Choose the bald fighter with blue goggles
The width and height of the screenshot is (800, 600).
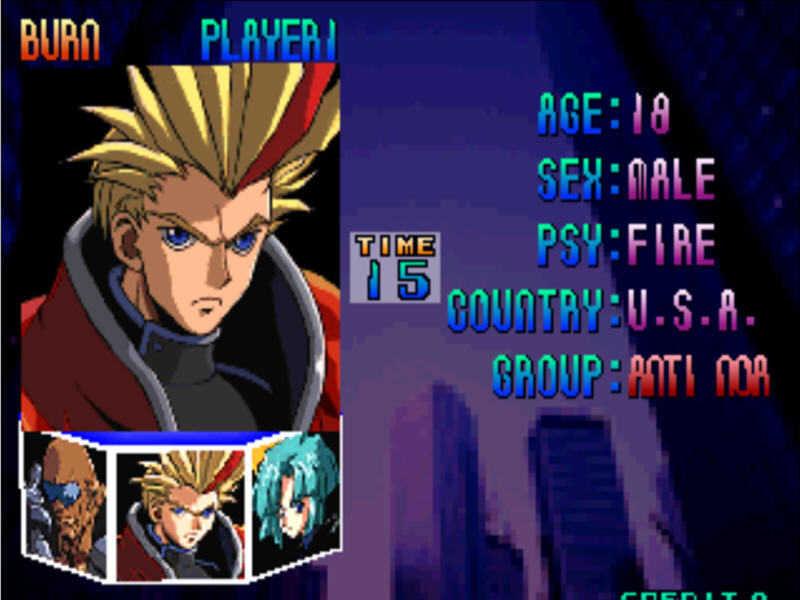click(x=66, y=500)
